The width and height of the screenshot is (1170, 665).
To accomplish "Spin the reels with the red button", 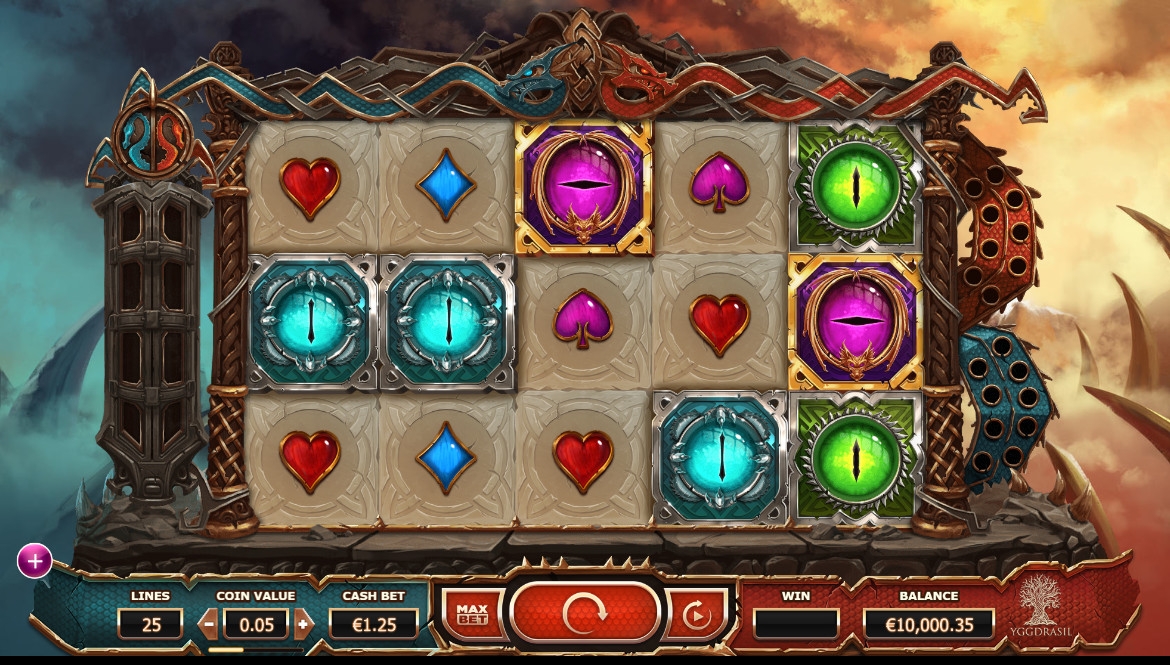I will [x=585, y=613].
